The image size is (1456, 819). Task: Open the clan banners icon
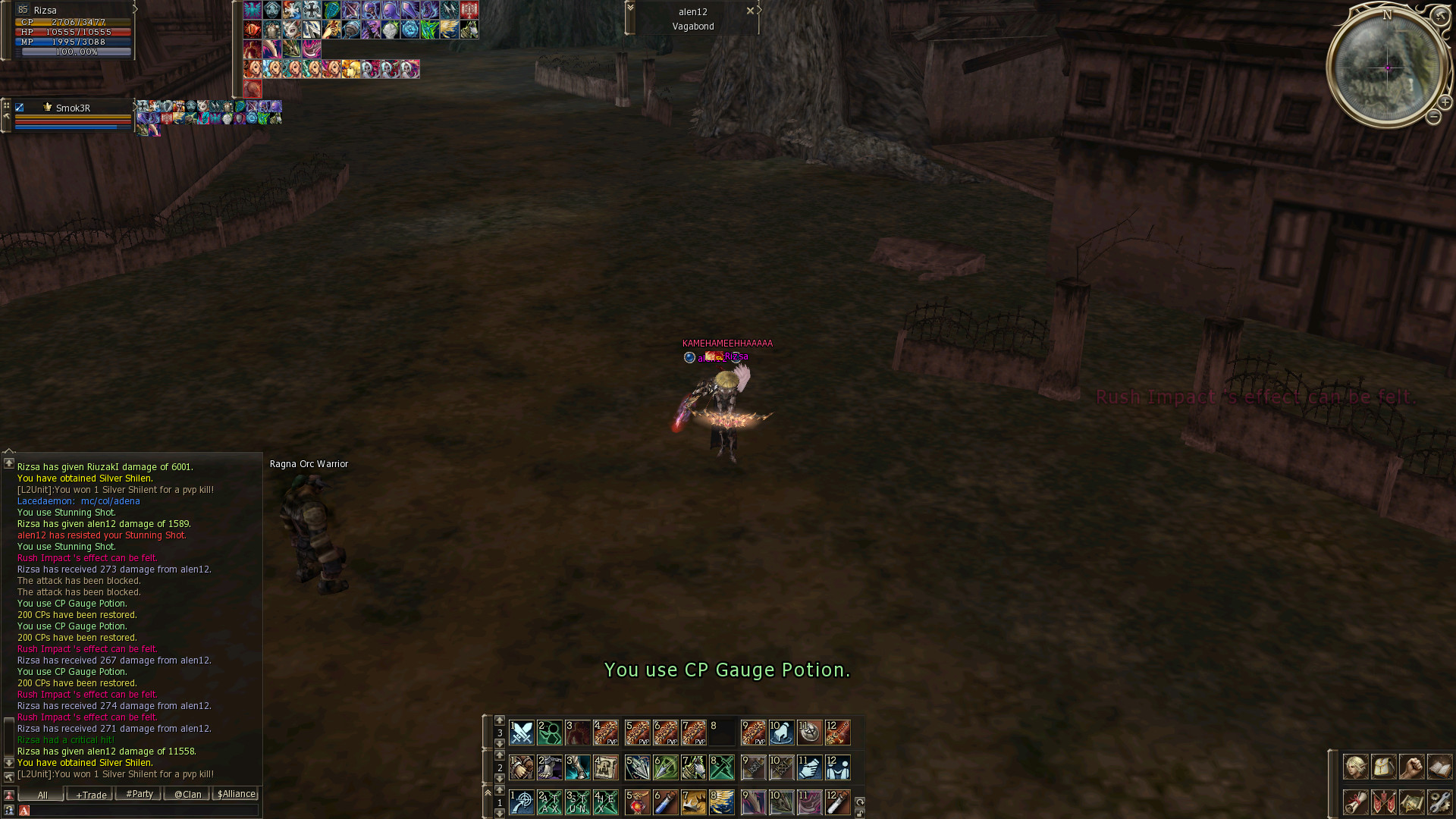coord(1383,802)
